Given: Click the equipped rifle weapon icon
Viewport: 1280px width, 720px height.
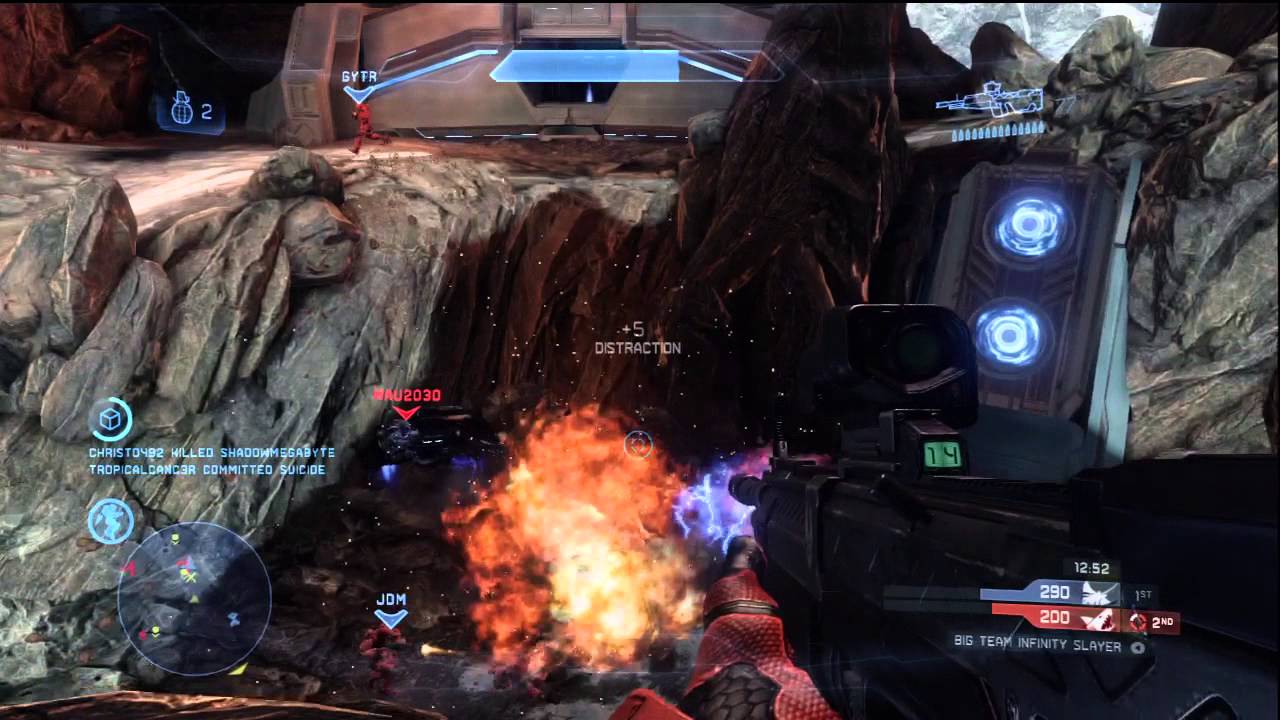Looking at the screenshot, I should 990,100.
